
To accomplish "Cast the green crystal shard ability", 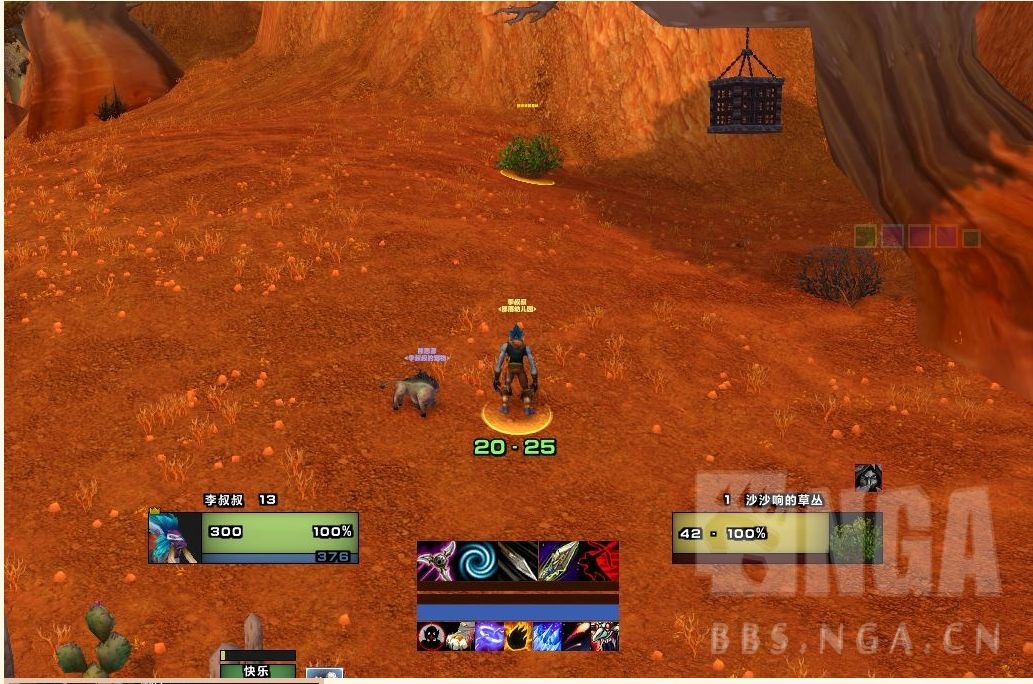I will pos(558,561).
